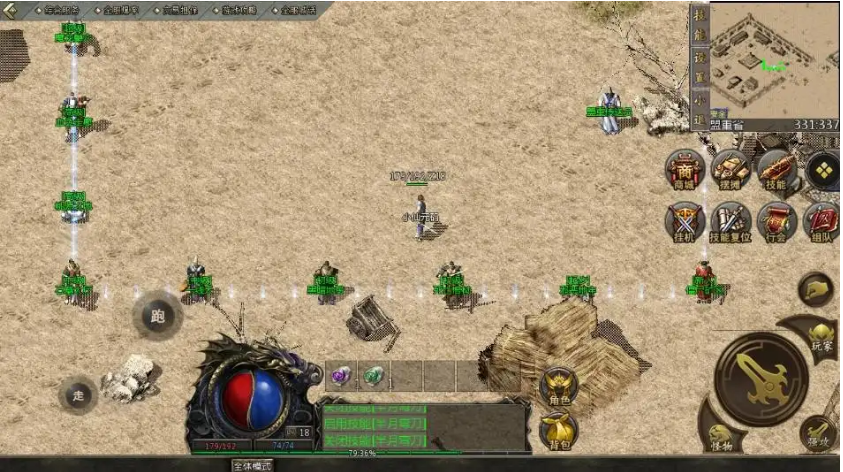Click the 技能复位 skill reset icon
The height and width of the screenshot is (472, 843).
tap(731, 221)
